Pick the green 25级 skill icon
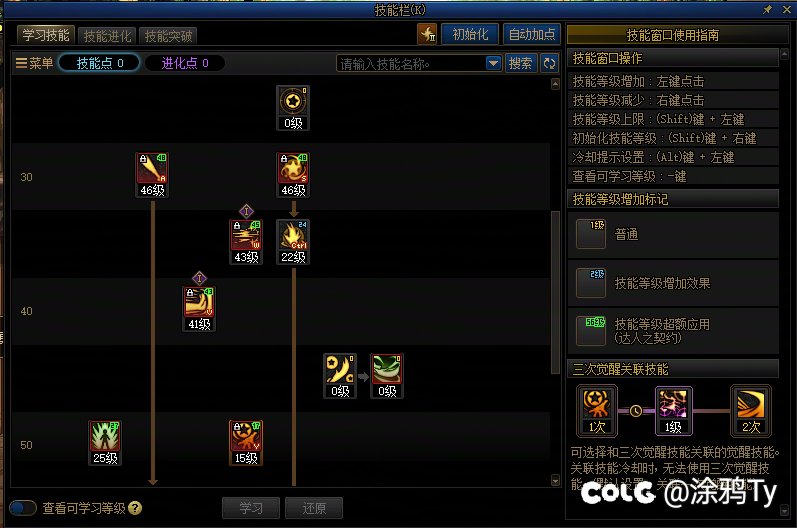797x528 pixels. (x=105, y=437)
